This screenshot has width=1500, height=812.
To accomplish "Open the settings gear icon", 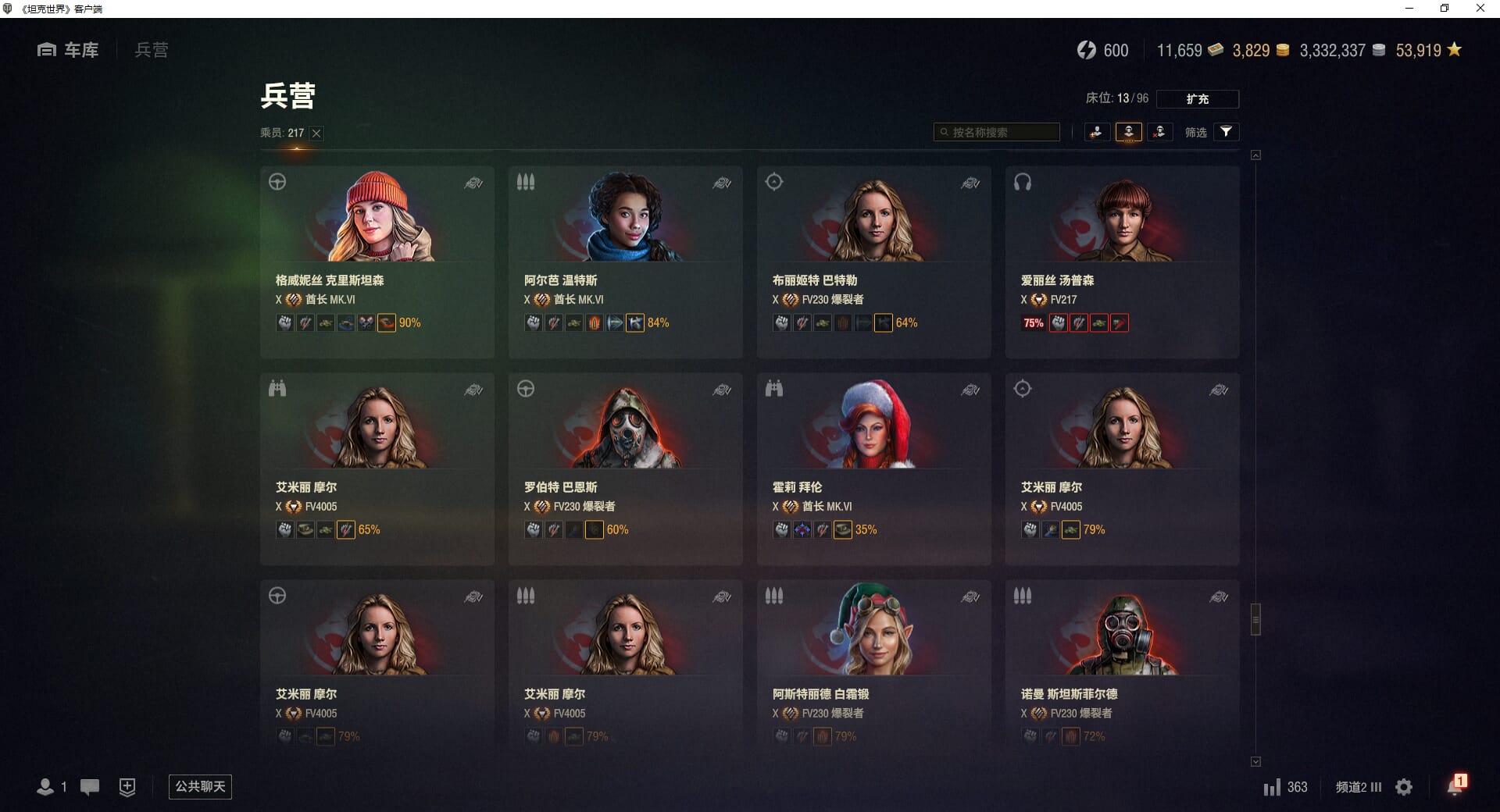I will point(1404,787).
